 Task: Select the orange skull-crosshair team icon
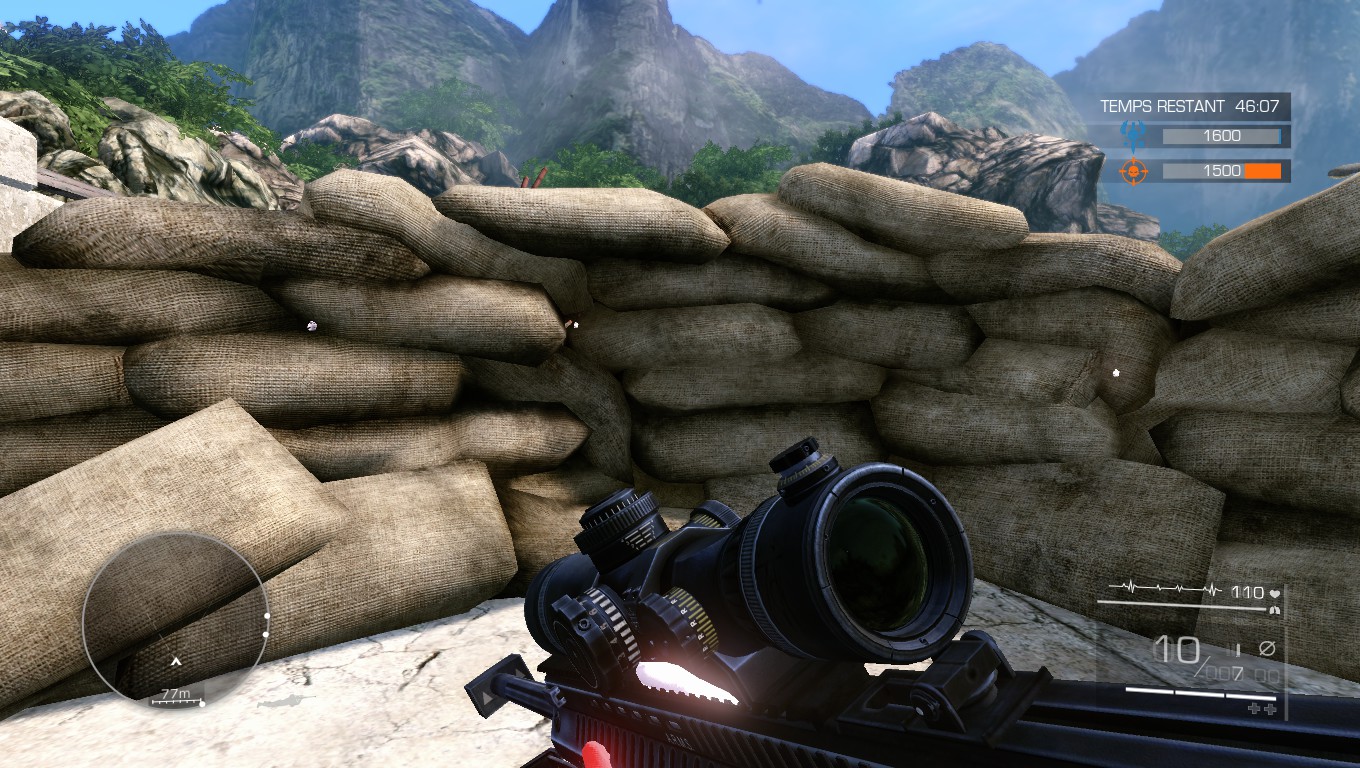(x=1134, y=170)
